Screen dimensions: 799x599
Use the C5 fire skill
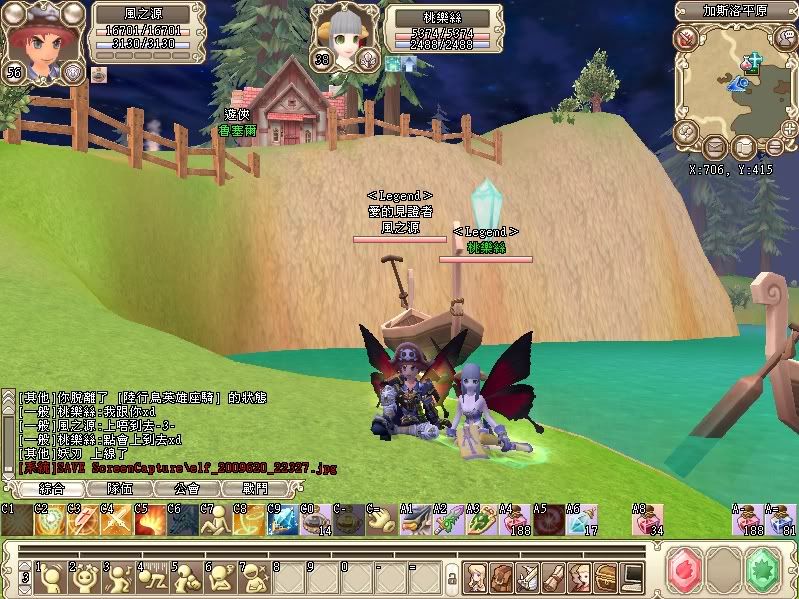pos(150,520)
